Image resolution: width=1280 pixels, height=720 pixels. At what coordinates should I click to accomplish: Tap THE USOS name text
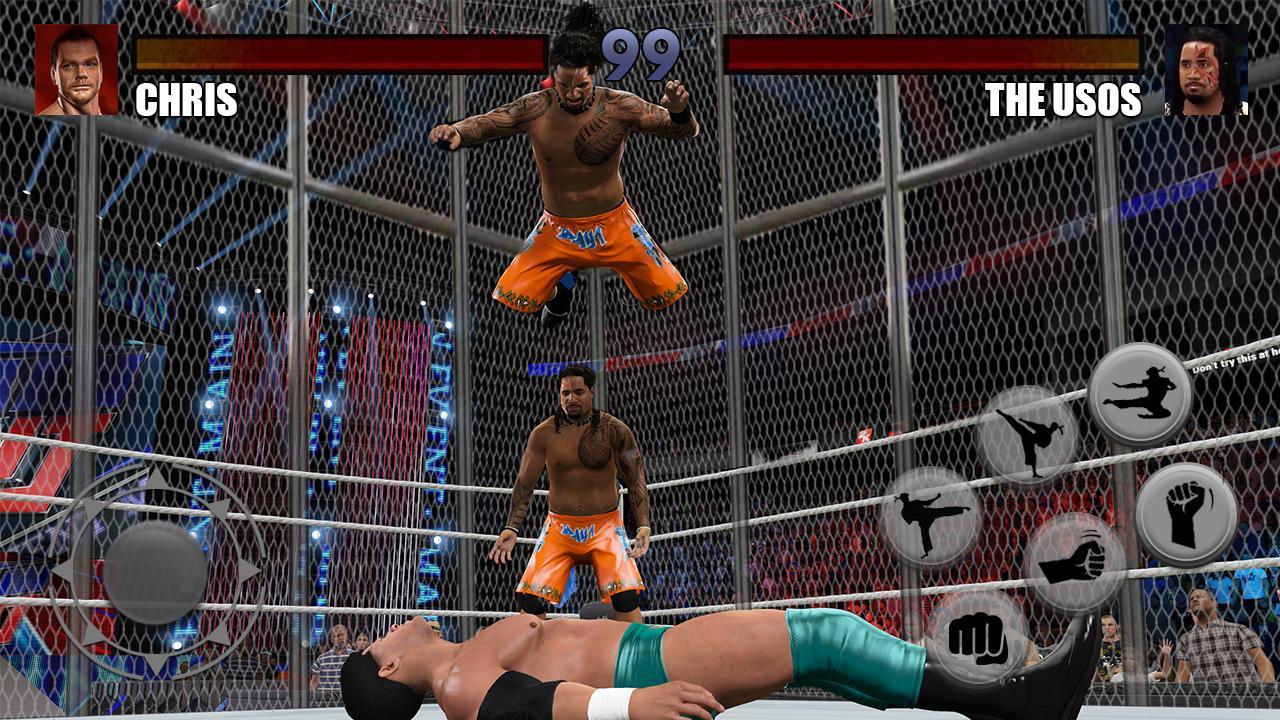[x=1064, y=100]
